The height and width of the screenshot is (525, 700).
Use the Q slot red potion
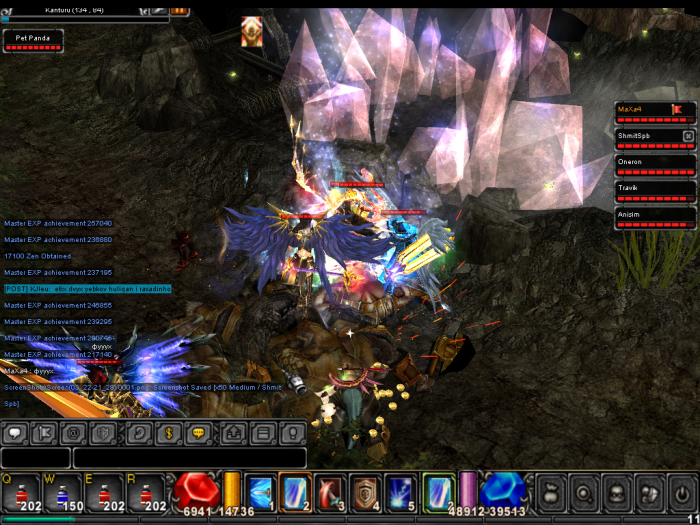coord(22,494)
